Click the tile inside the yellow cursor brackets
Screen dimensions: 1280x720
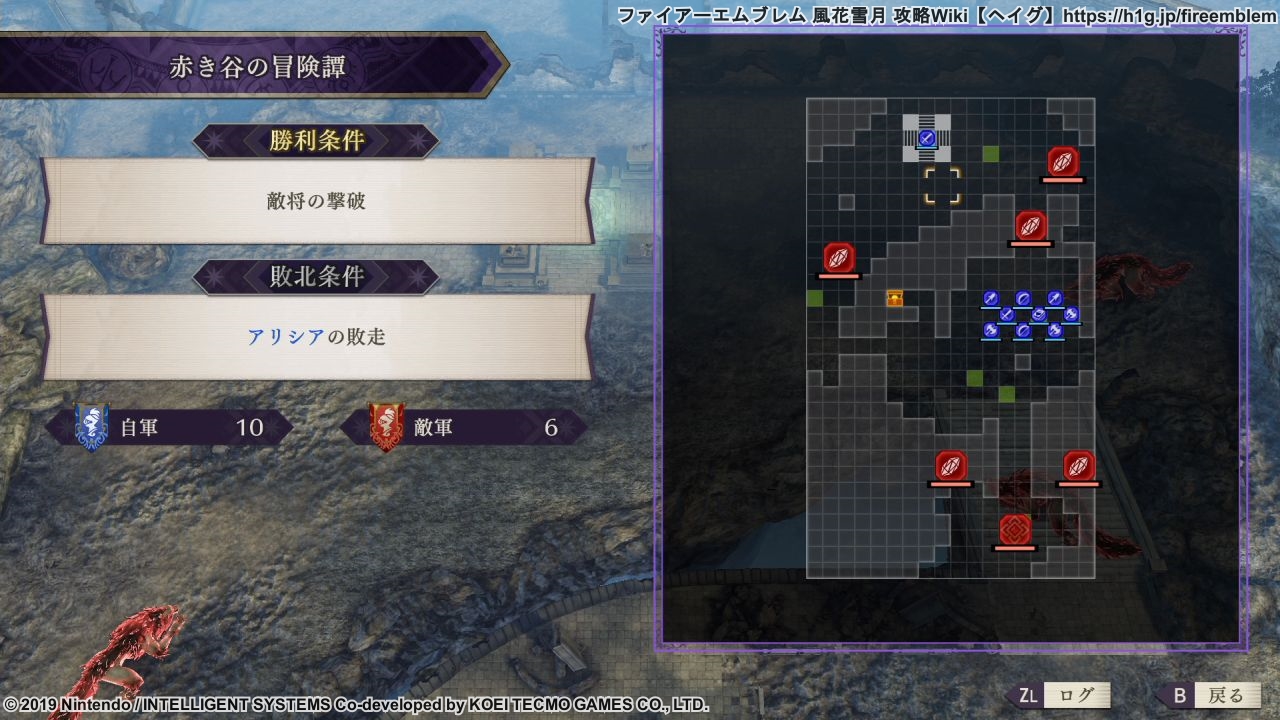click(x=942, y=186)
